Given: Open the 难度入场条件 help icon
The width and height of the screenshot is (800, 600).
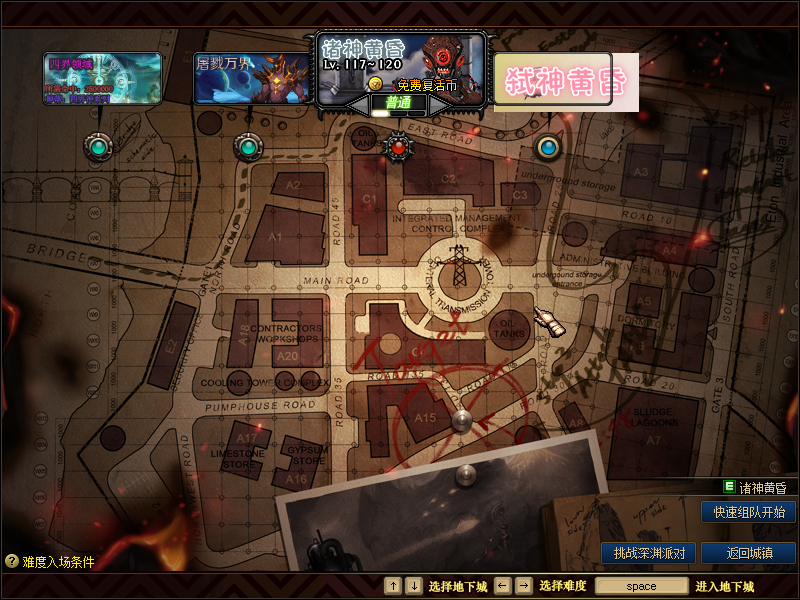Looking at the screenshot, I should 12,561.
